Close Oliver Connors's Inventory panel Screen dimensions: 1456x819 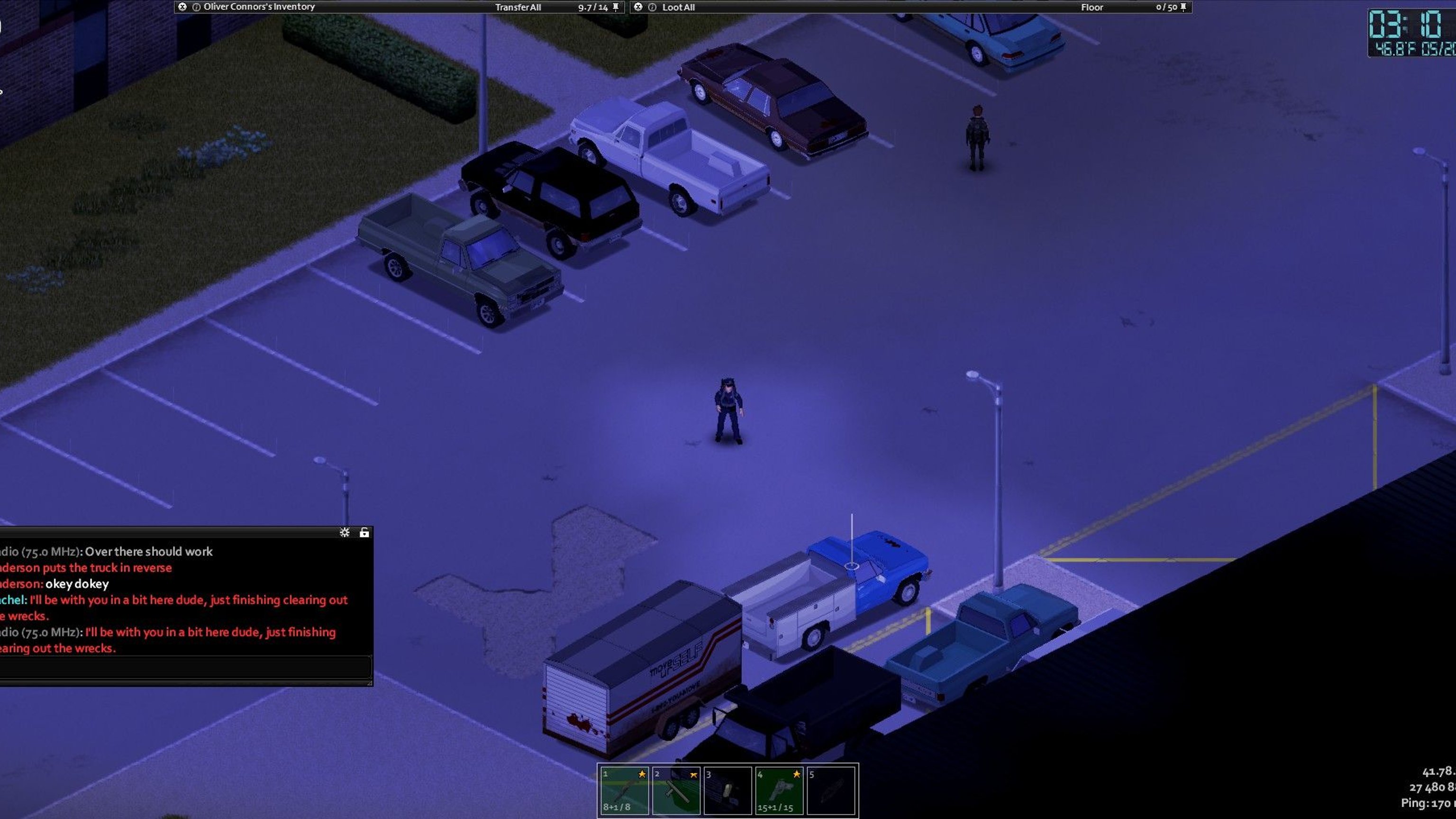[x=182, y=7]
